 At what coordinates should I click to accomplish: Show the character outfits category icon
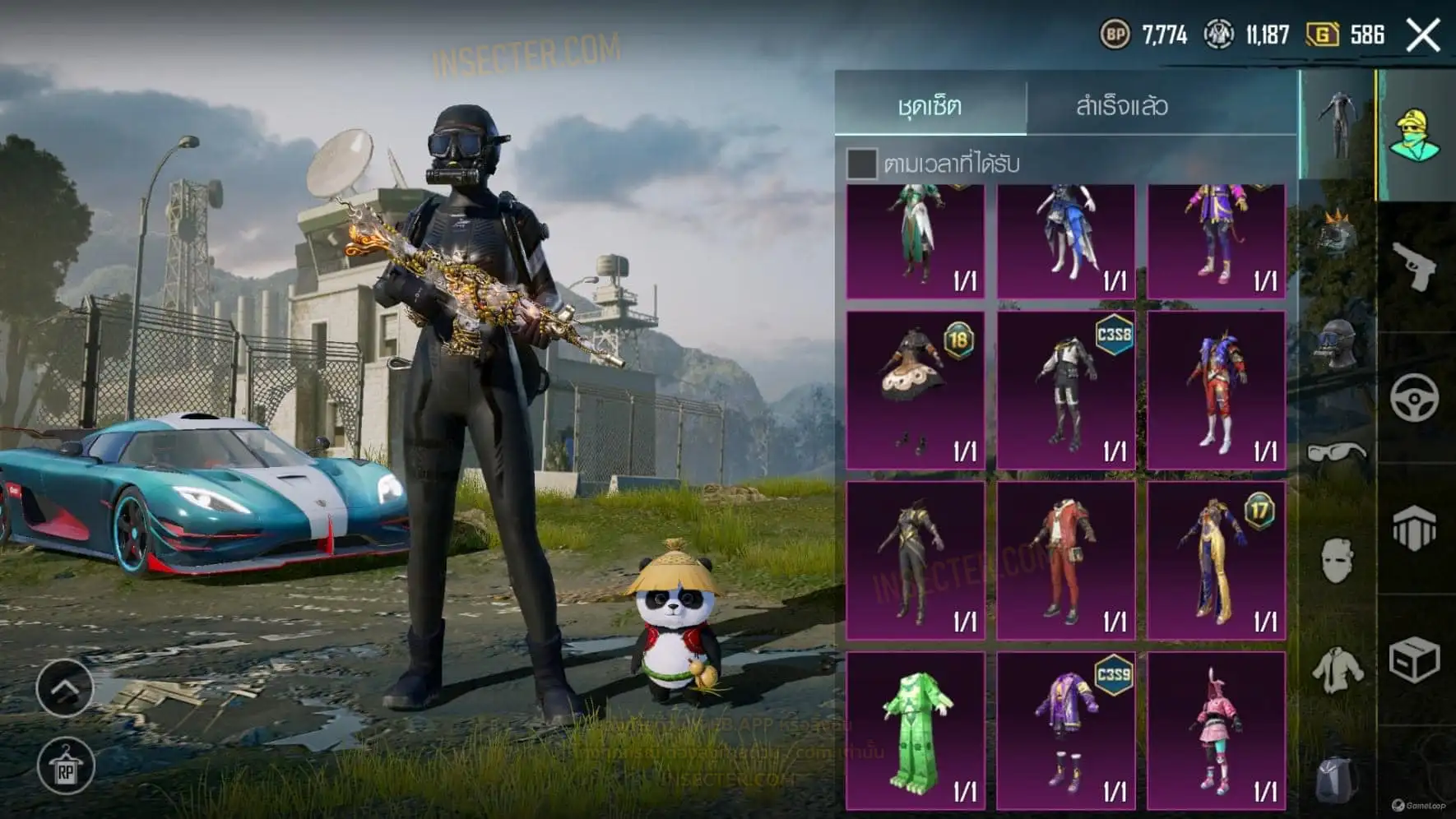pyautogui.click(x=1415, y=136)
